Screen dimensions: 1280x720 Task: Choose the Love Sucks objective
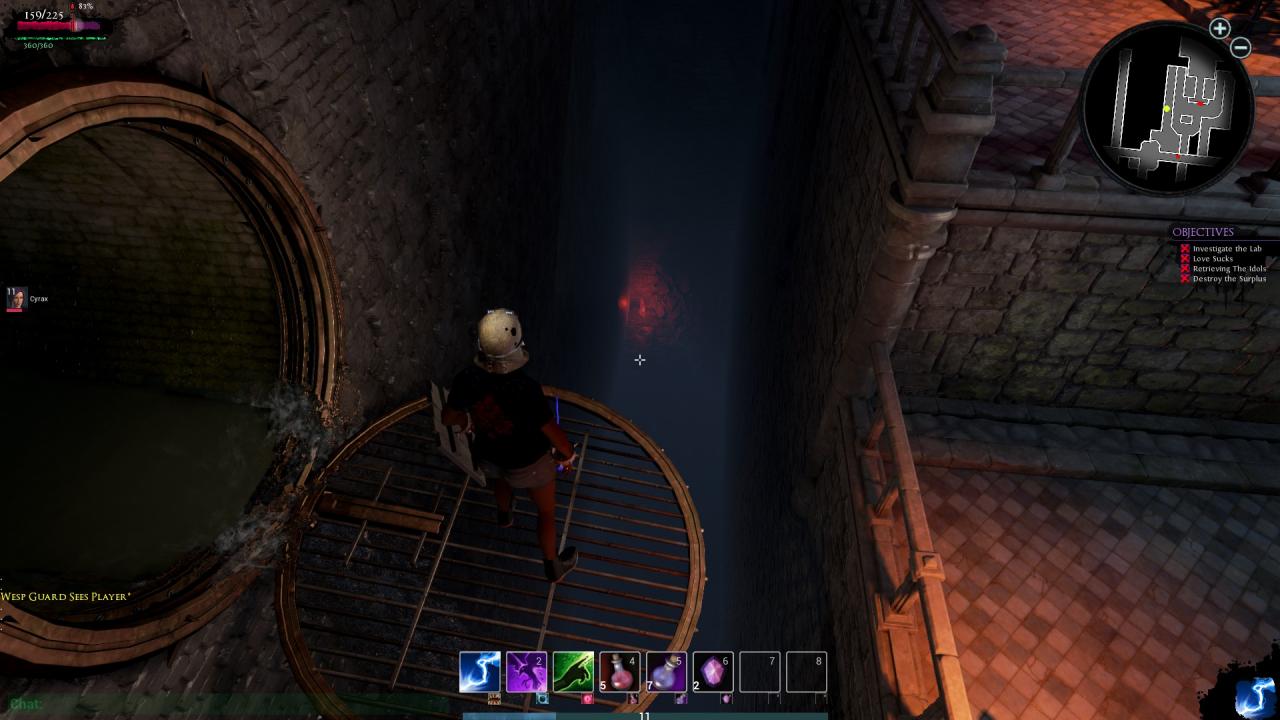[1213, 259]
